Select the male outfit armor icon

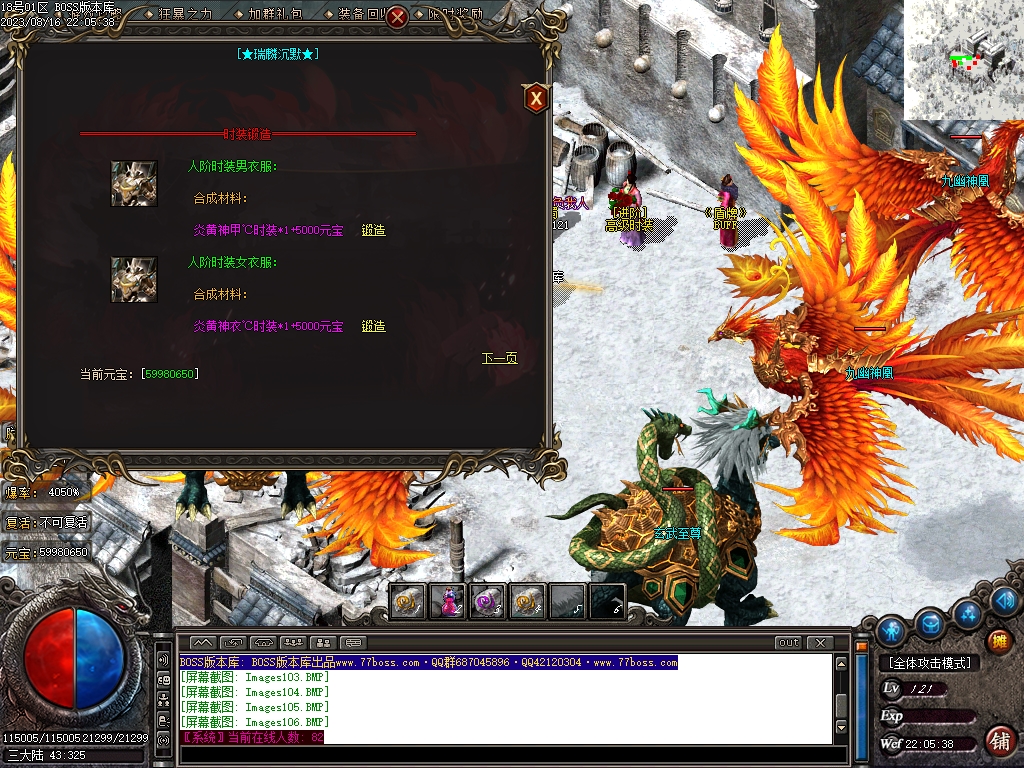pos(134,184)
